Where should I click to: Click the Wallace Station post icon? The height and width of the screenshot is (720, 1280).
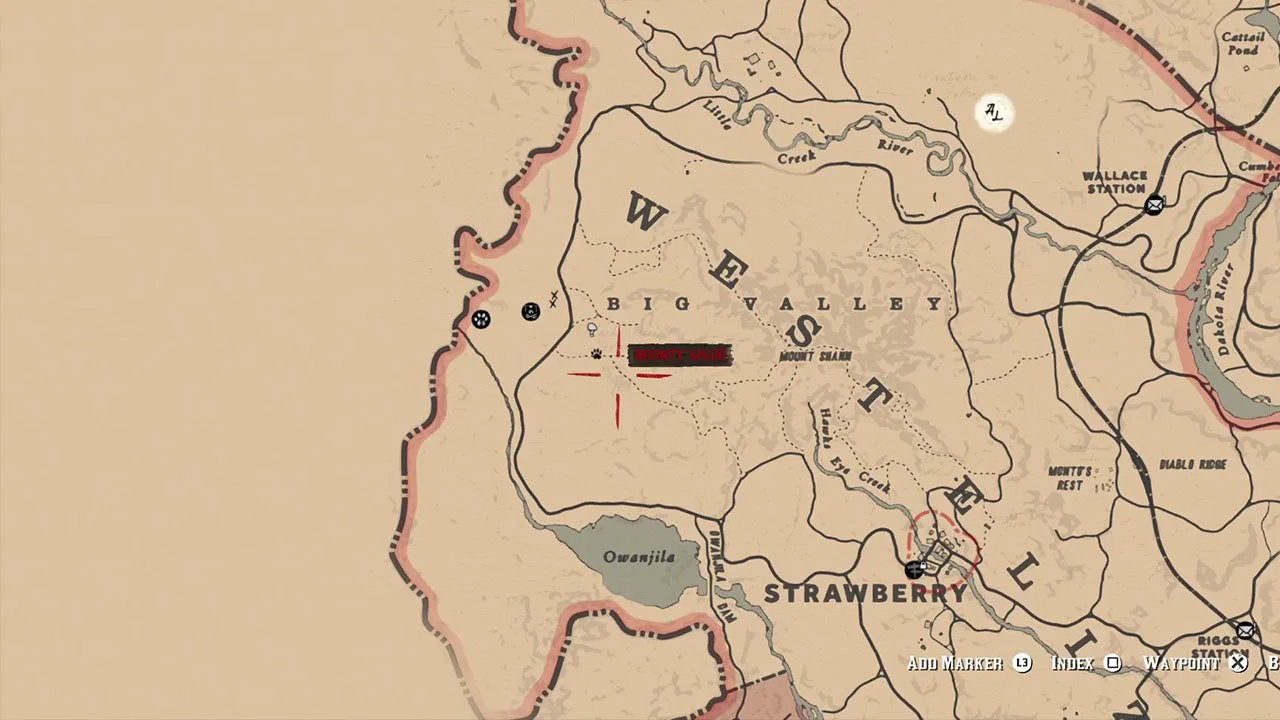pos(1155,204)
